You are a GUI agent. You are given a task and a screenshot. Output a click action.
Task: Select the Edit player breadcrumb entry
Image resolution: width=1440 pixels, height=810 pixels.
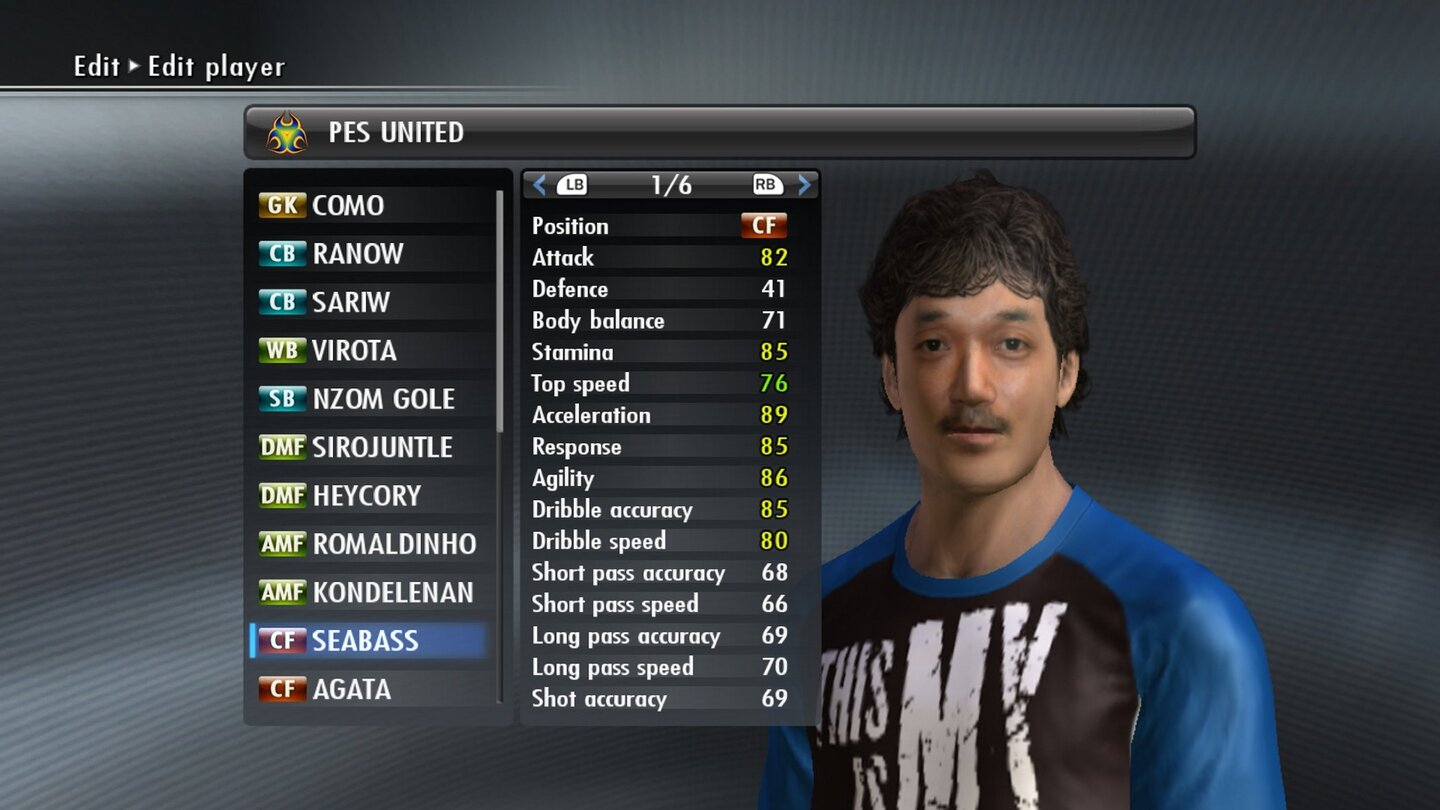[x=214, y=66]
